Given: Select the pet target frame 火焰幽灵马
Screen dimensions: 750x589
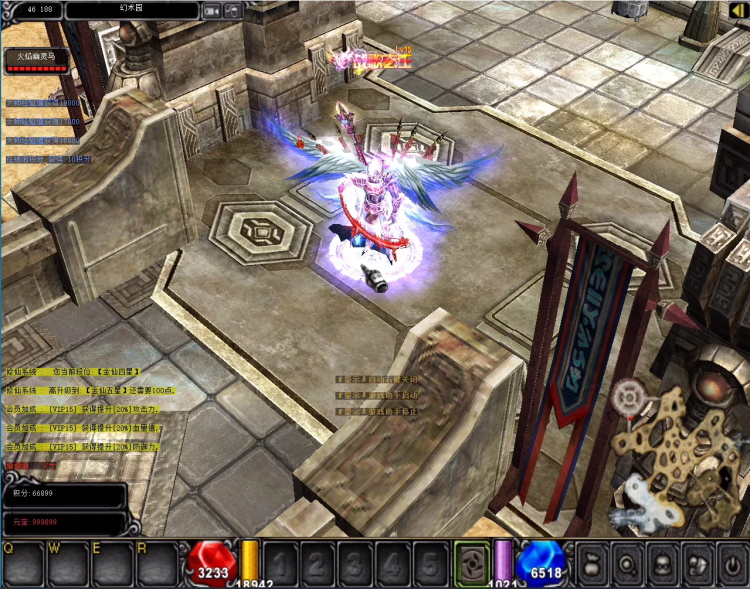Looking at the screenshot, I should pyautogui.click(x=36, y=60).
